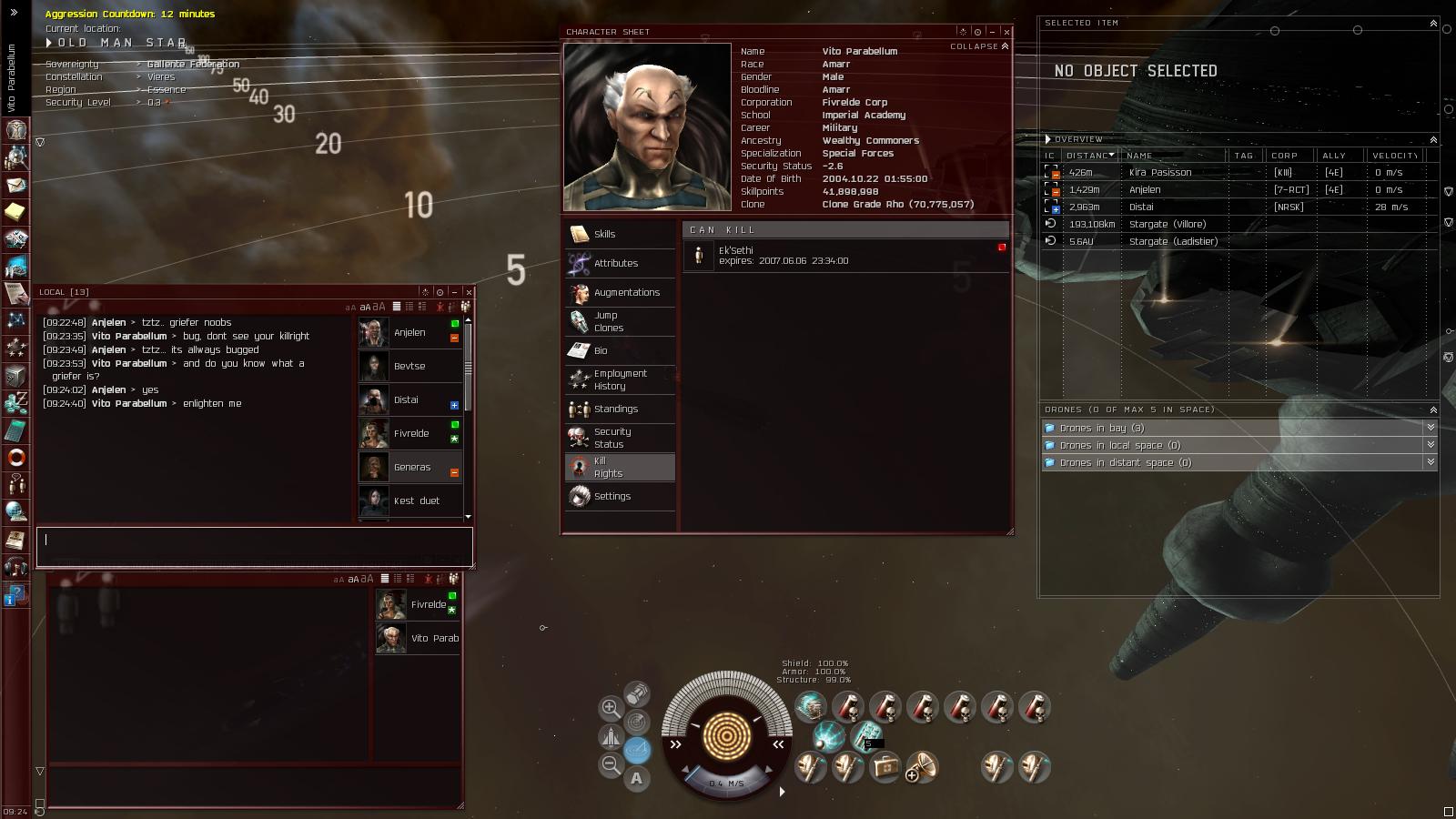Collapse the character sheet header

click(x=979, y=46)
